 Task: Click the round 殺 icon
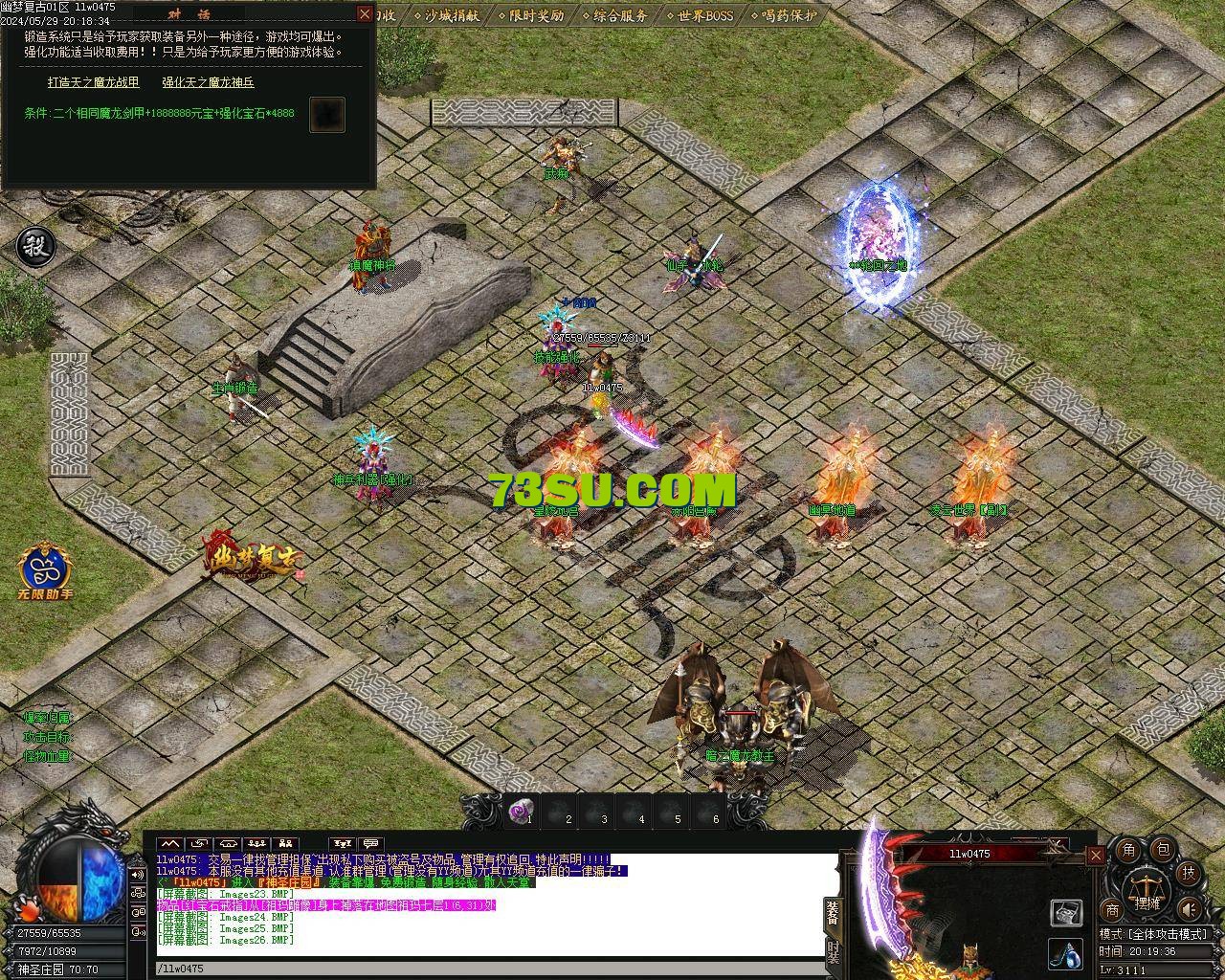[36, 246]
